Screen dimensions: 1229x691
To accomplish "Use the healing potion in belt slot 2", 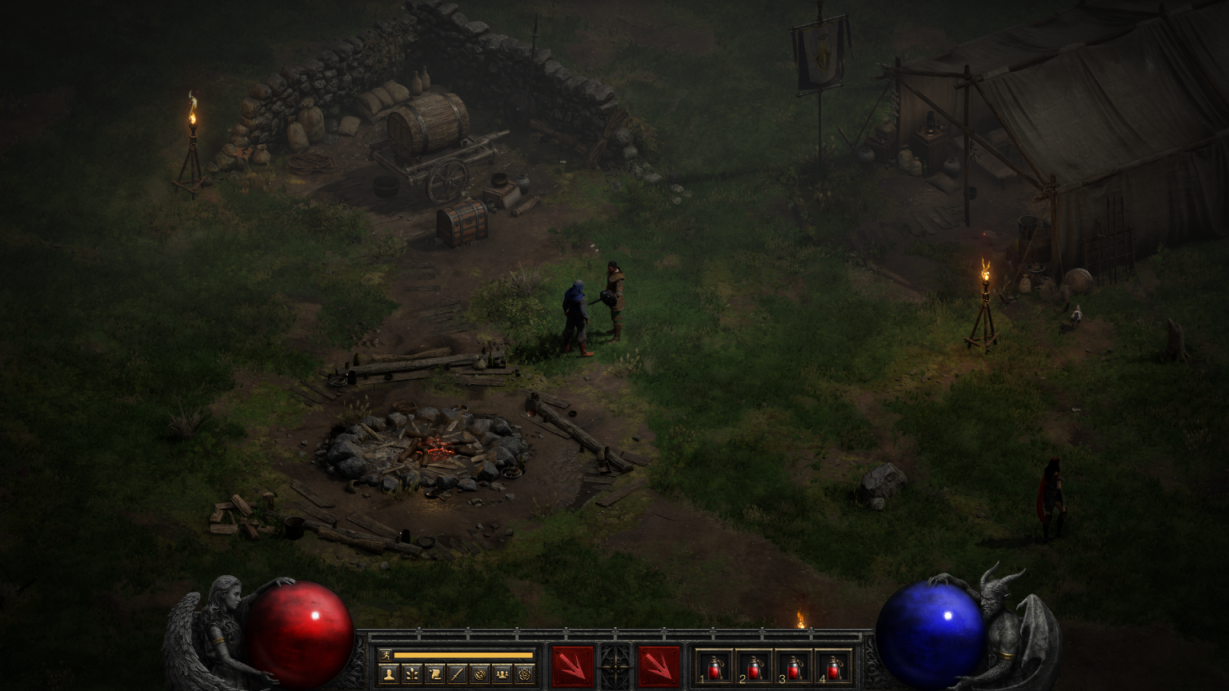I will [x=754, y=667].
